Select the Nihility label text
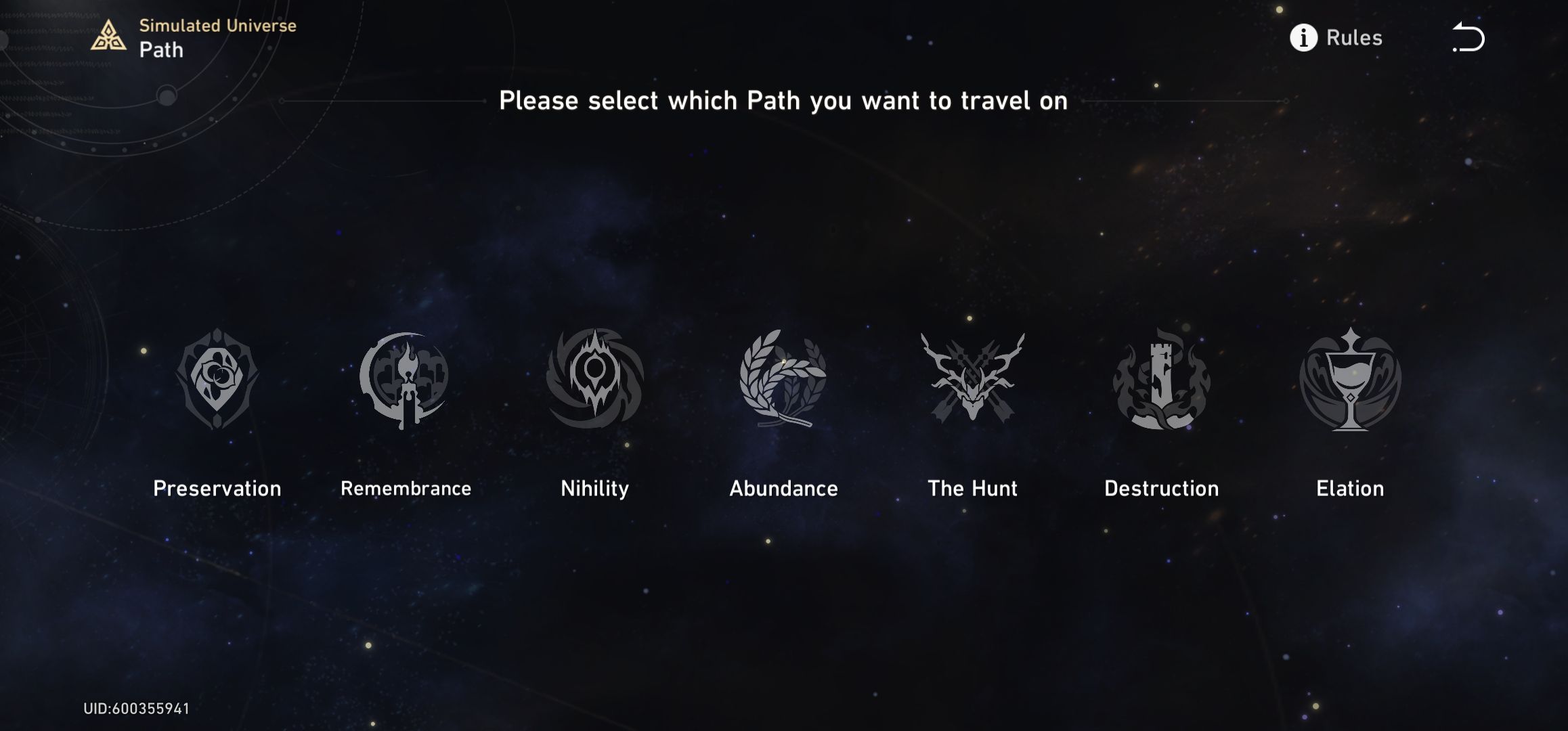Viewport: 1568px width, 731px height. [594, 488]
